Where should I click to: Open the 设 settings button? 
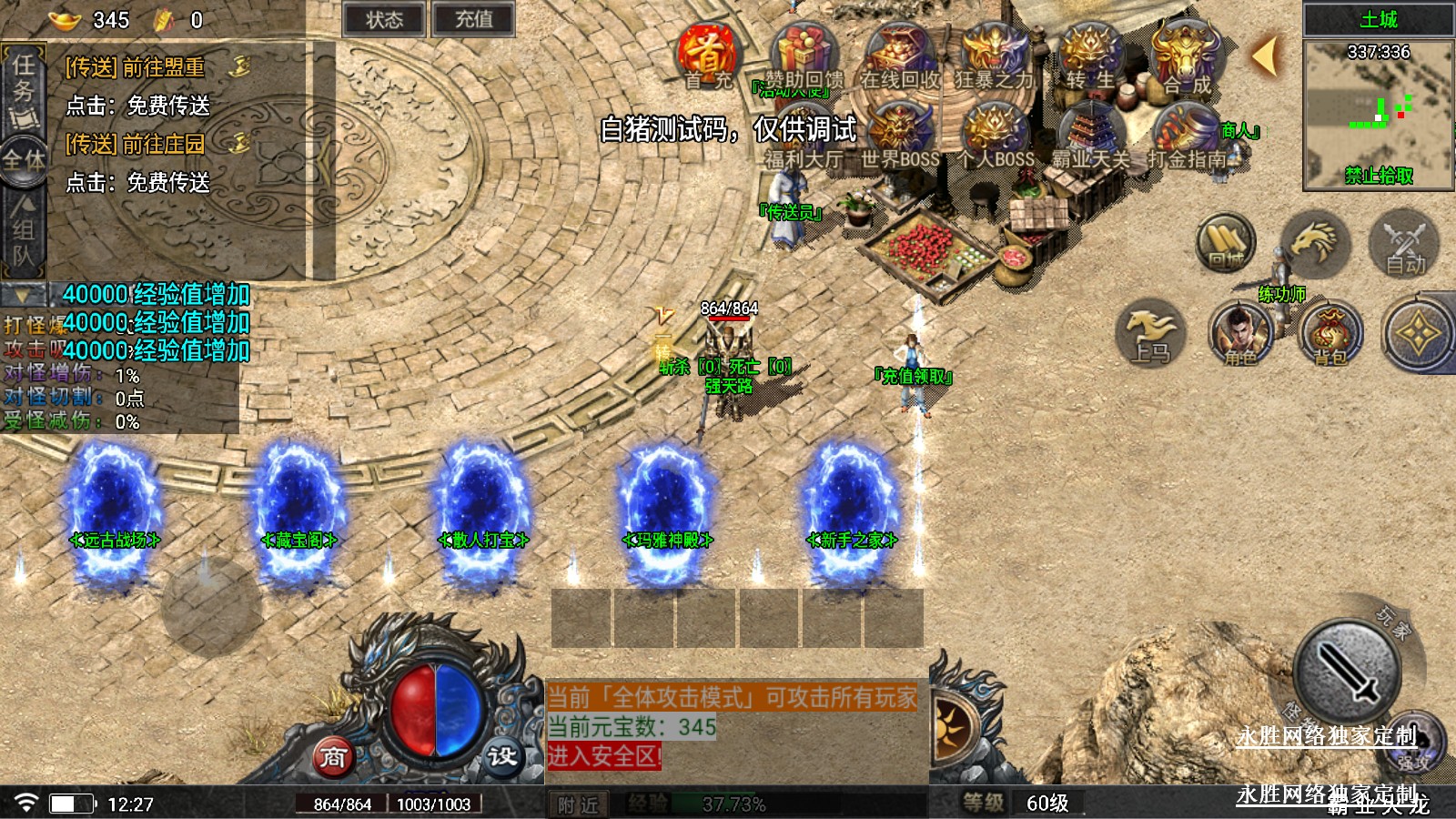tap(501, 756)
